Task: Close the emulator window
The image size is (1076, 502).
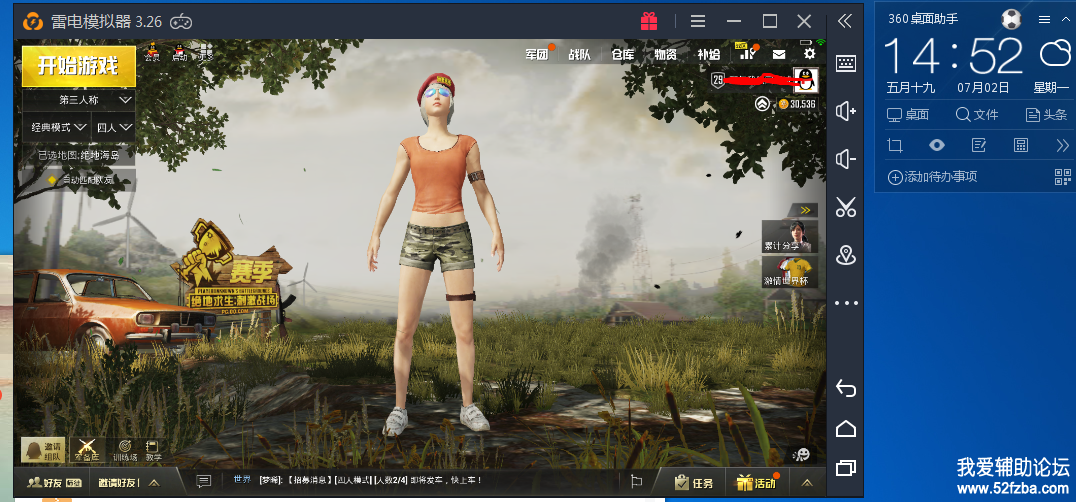Action: [804, 21]
